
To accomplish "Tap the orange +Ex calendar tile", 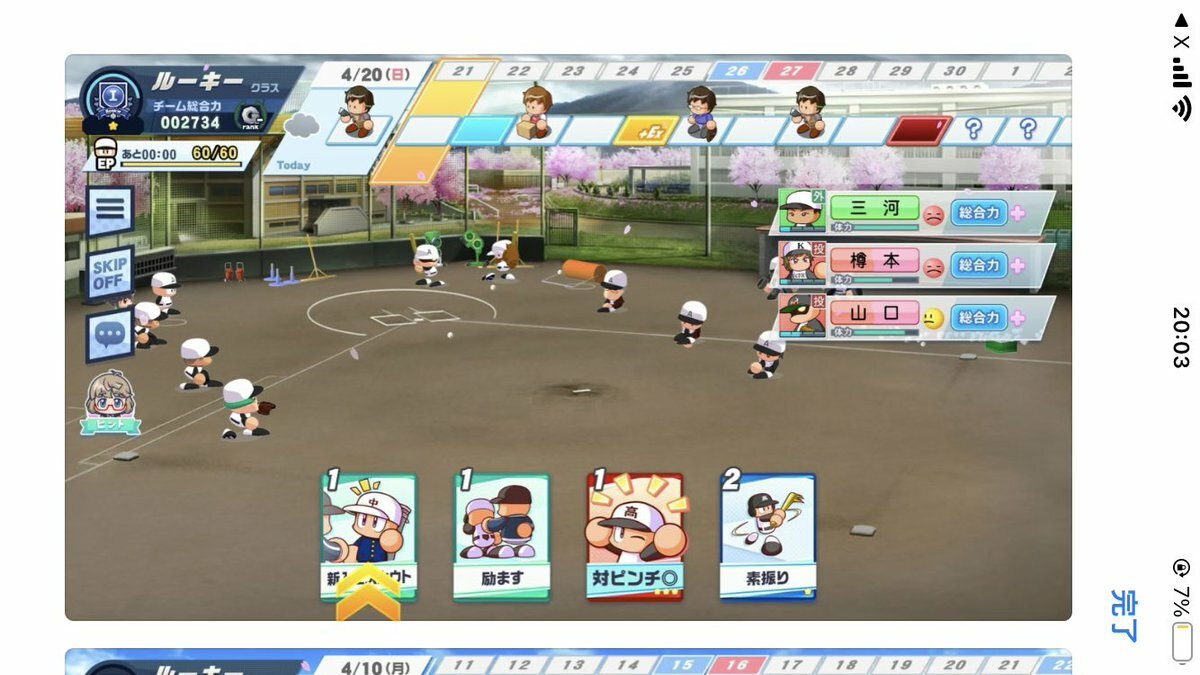I will pos(646,131).
